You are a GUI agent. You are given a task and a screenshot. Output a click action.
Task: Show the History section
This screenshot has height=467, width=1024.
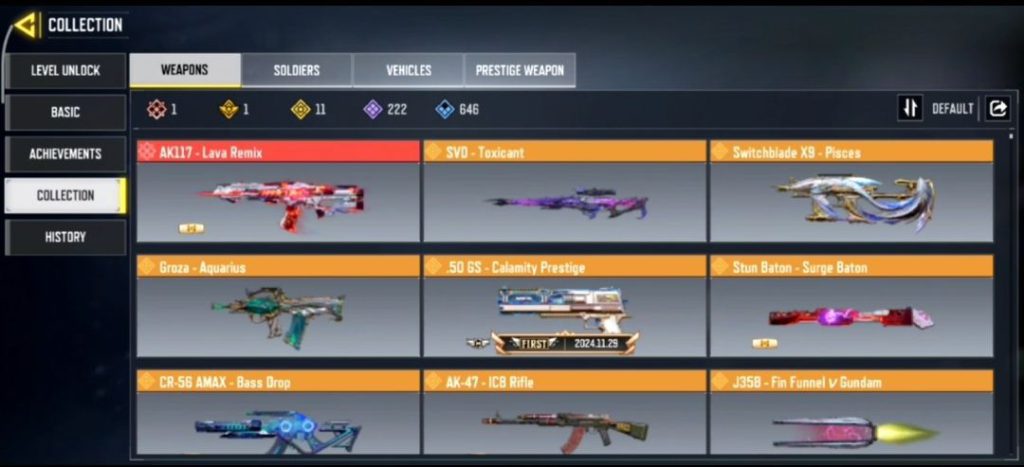(65, 237)
